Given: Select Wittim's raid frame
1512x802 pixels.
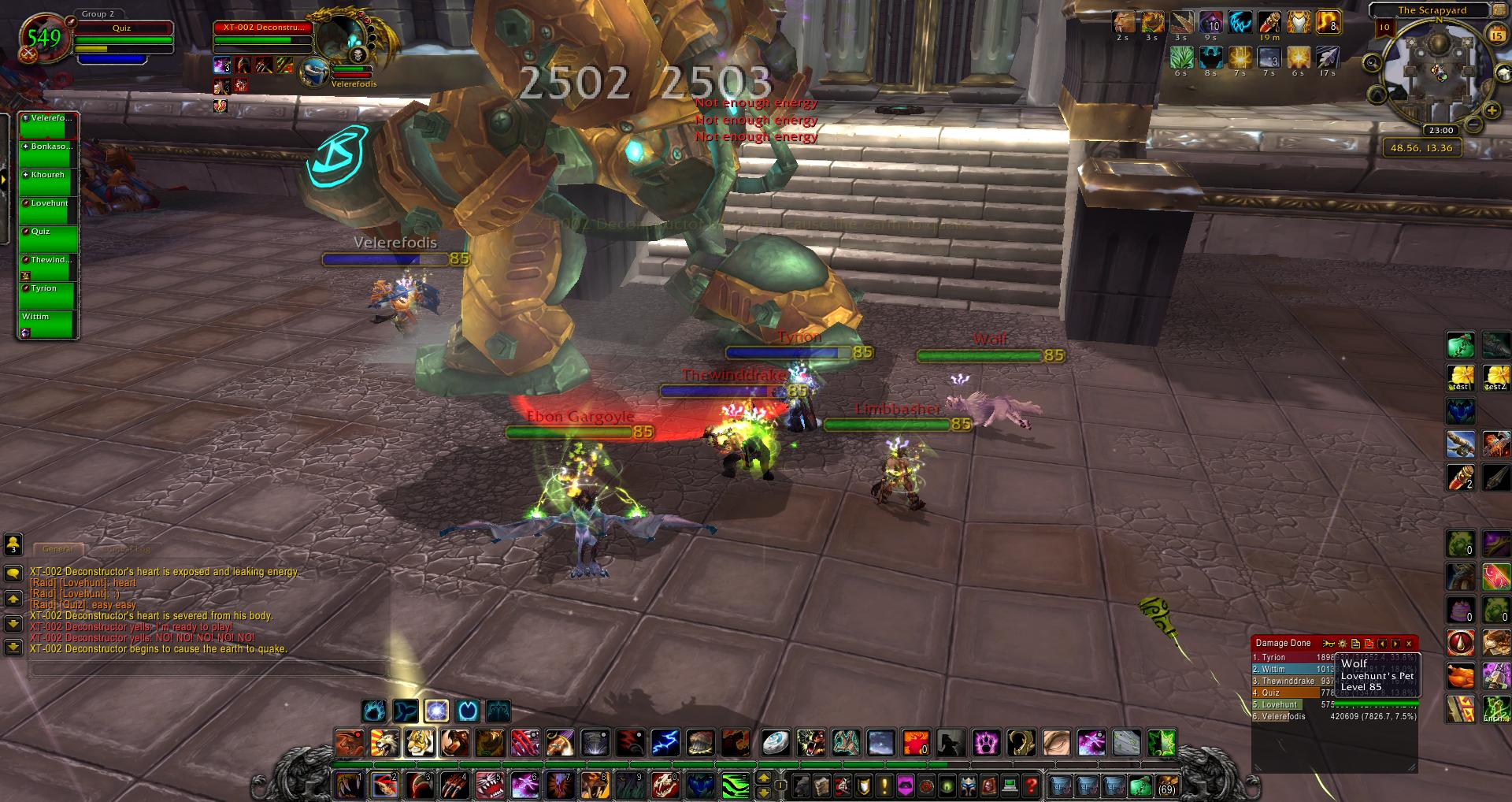Looking at the screenshot, I should [x=48, y=324].
